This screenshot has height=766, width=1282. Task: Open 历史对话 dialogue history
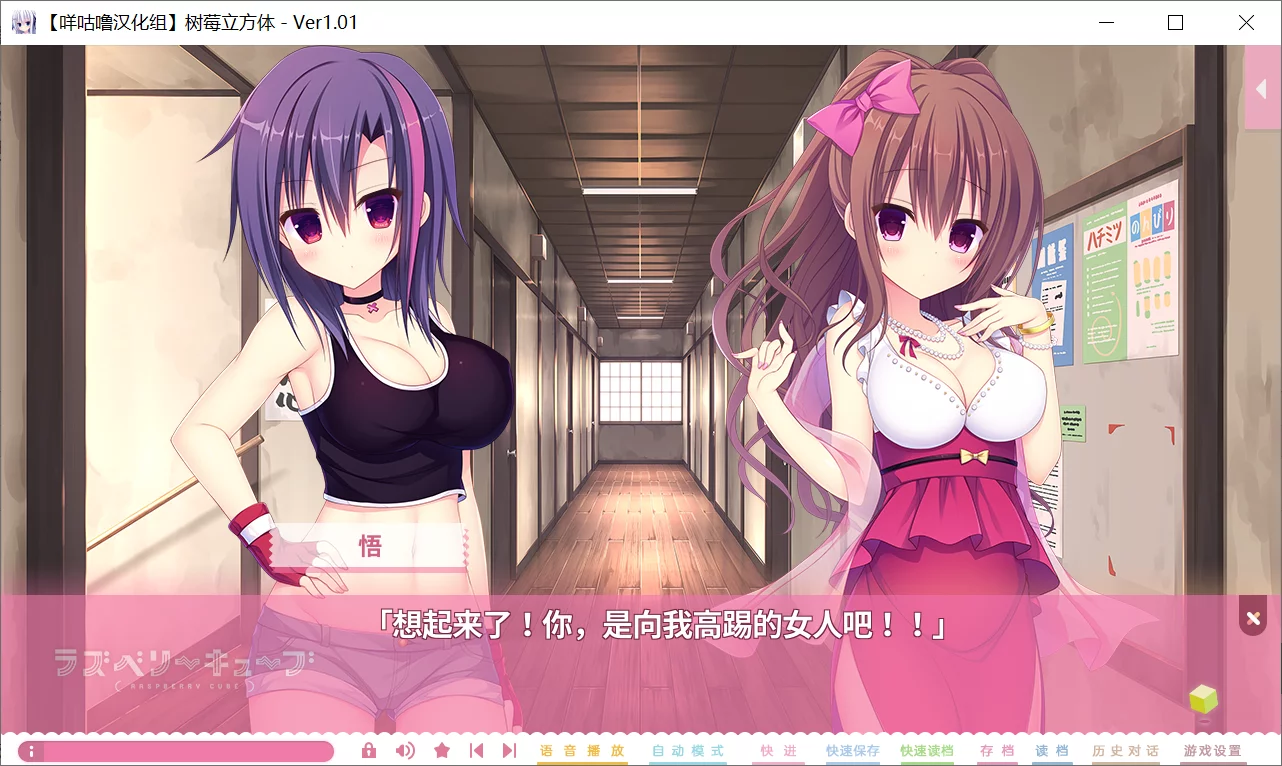(x=1128, y=749)
